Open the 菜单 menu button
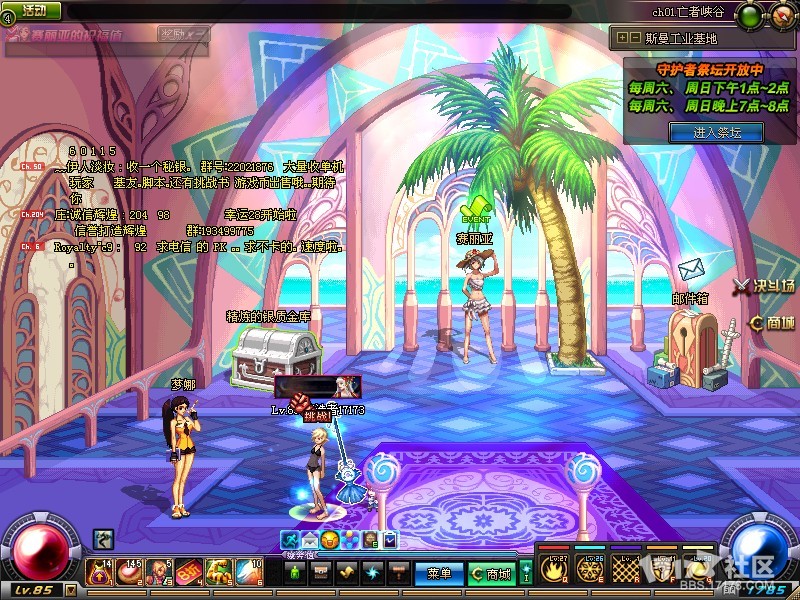 (x=440, y=574)
